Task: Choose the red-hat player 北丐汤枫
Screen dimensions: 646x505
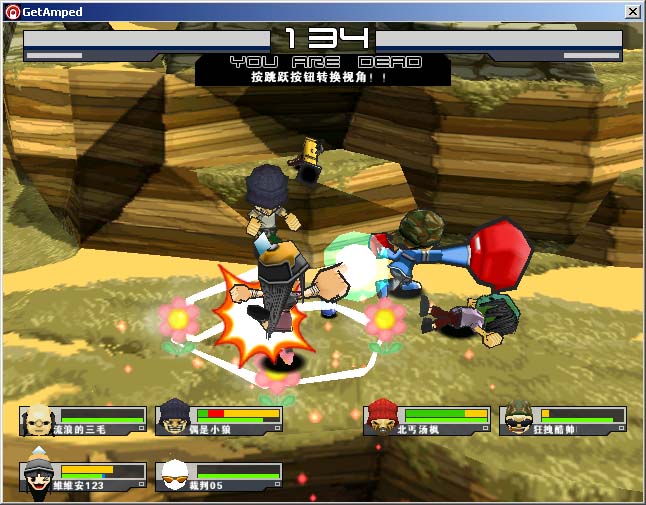Action: tap(427, 420)
